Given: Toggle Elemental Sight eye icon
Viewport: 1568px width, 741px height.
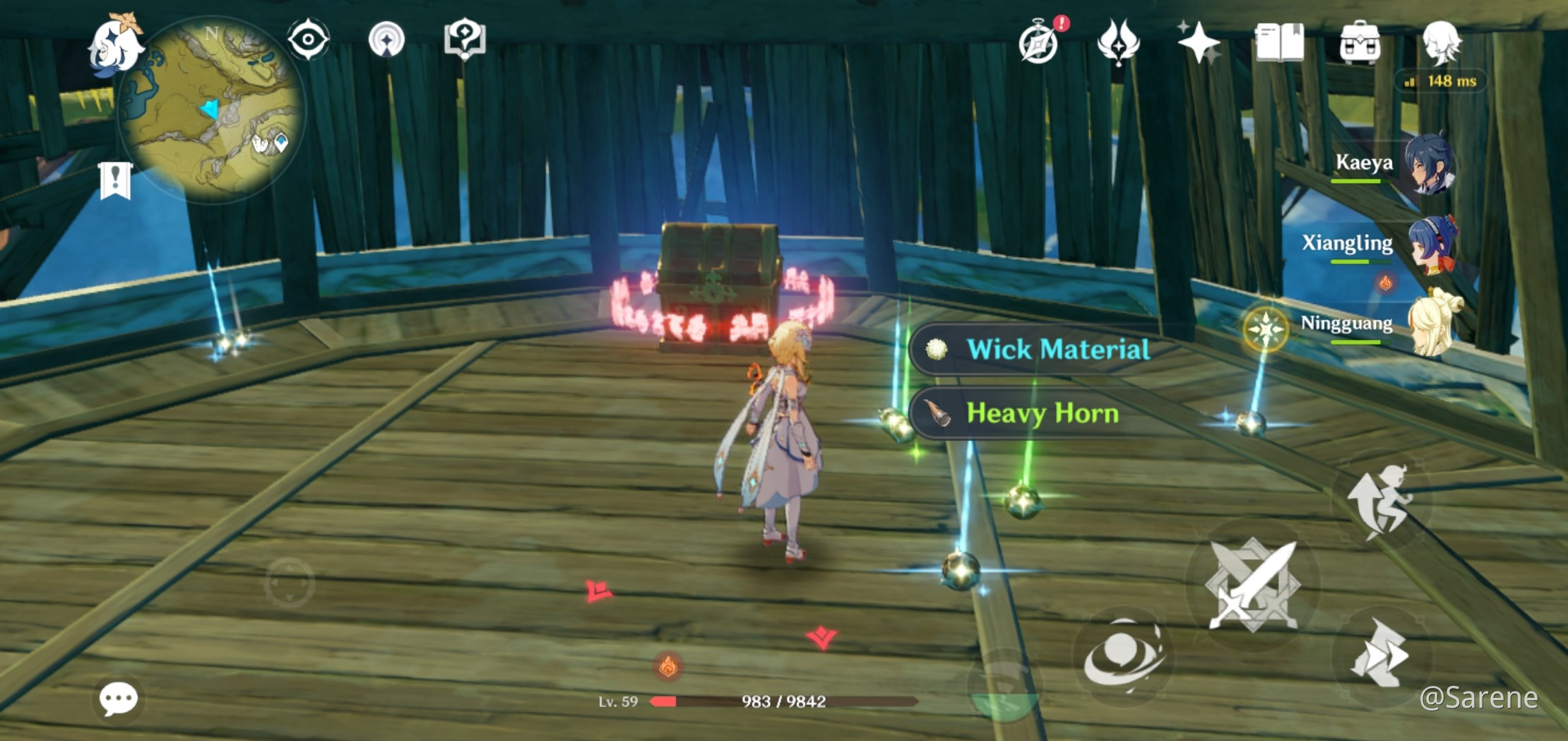Looking at the screenshot, I should [308, 40].
